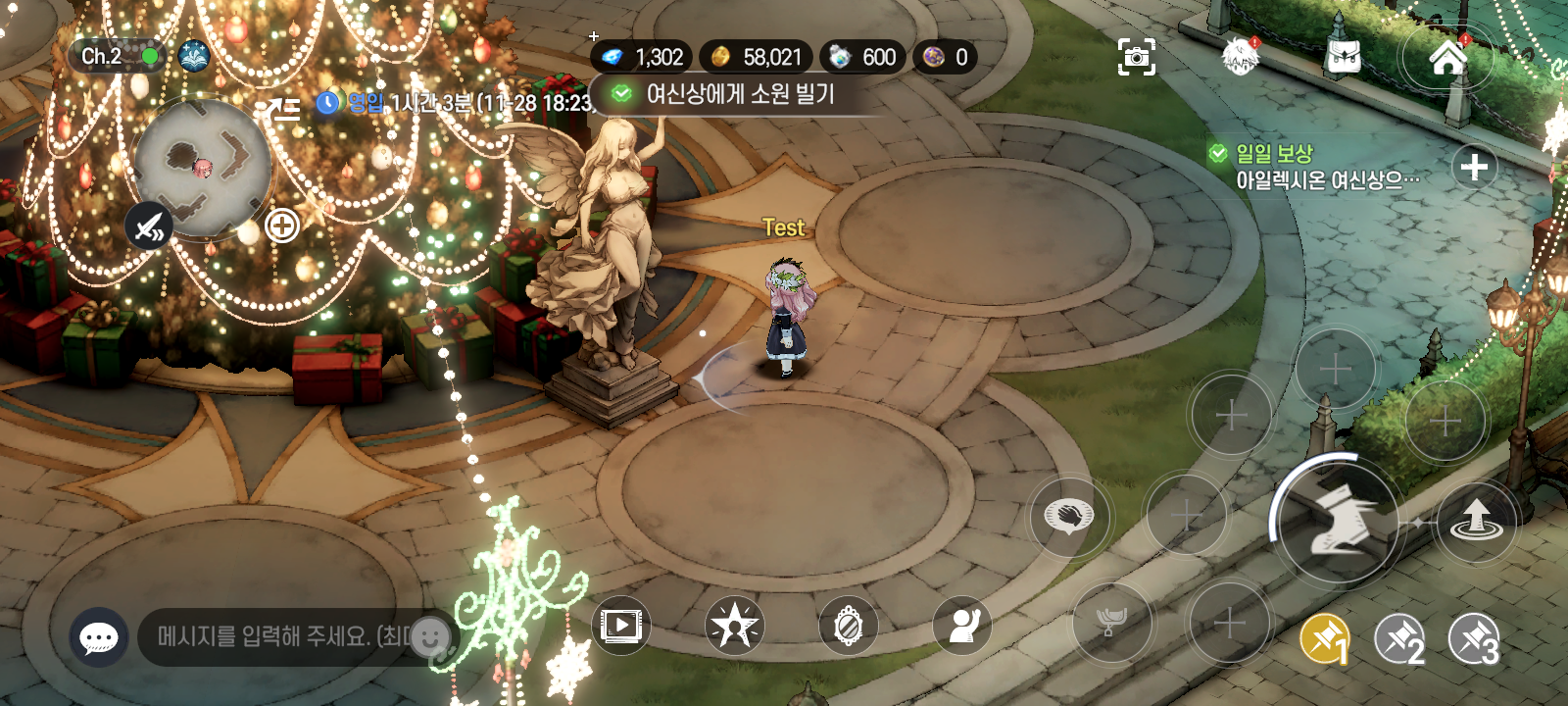Open the backpack inventory
This screenshot has height=706, width=1568.
[1343, 57]
